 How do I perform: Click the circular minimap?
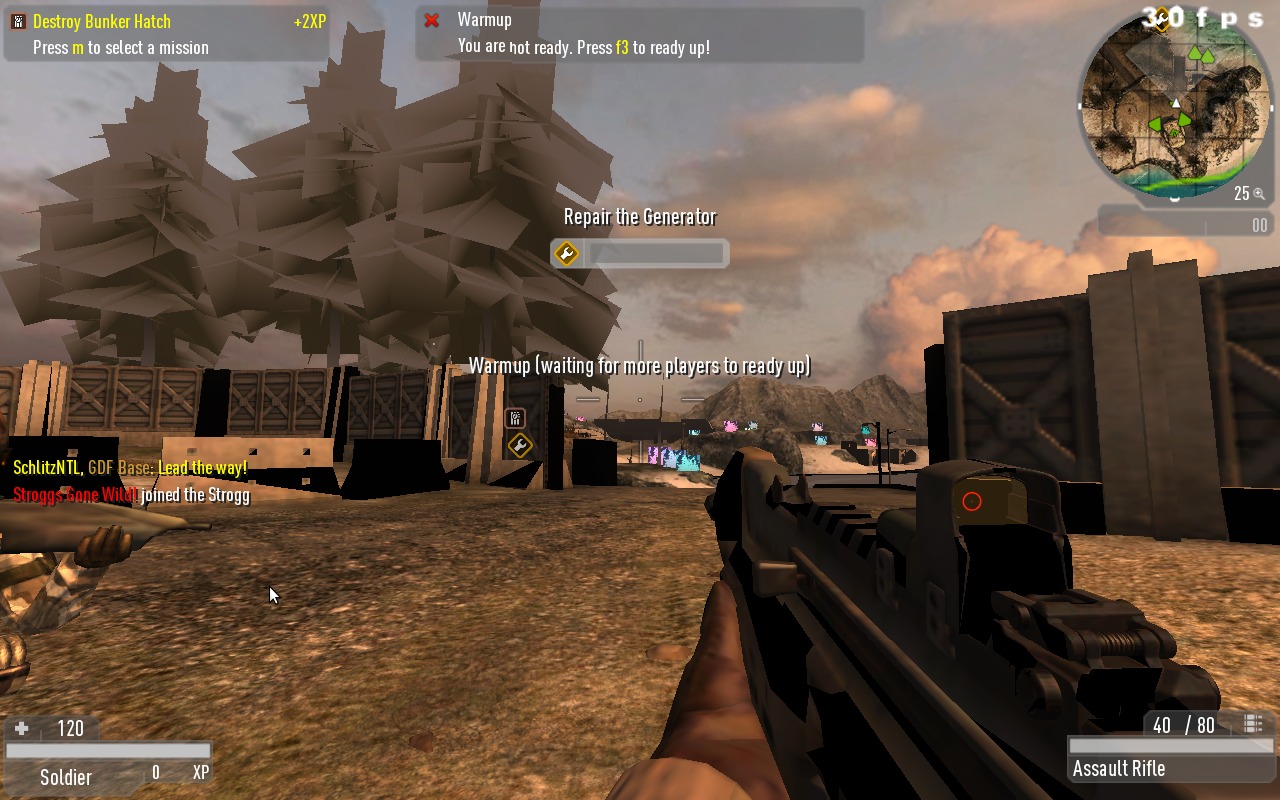1176,106
